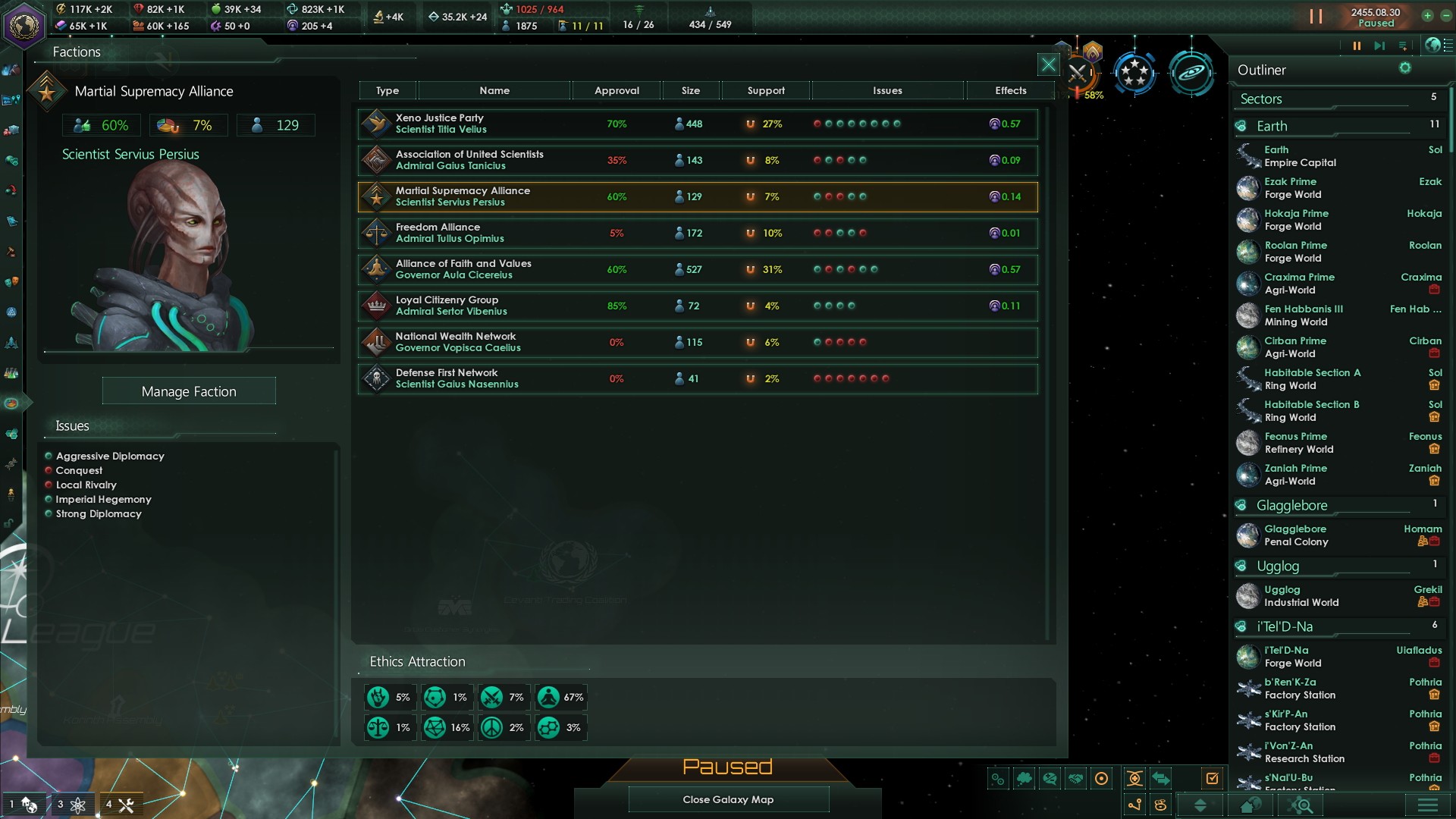The width and height of the screenshot is (1456, 819).
Task: Collapse the Glagglebore sector header
Action: pos(1291,506)
